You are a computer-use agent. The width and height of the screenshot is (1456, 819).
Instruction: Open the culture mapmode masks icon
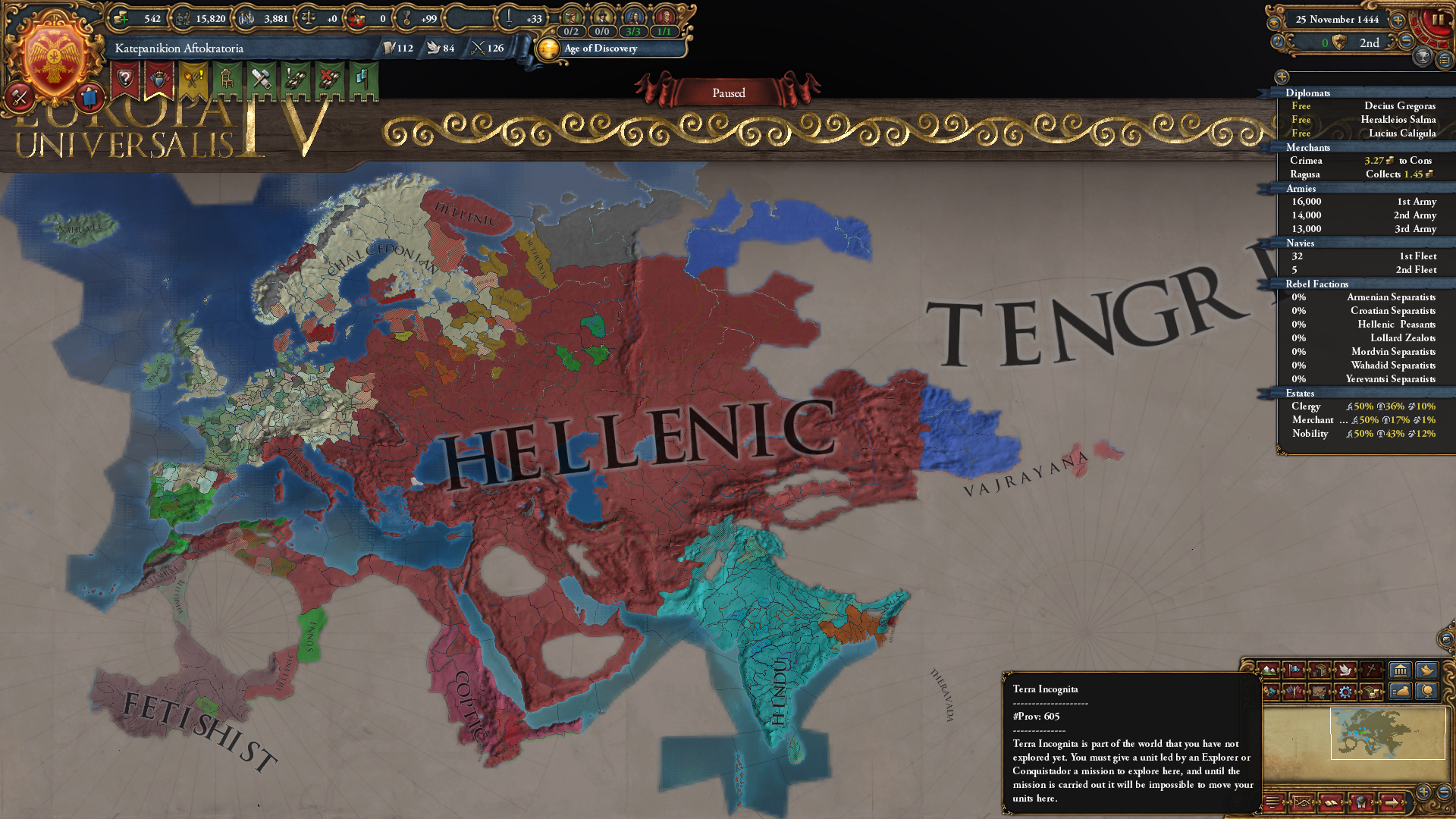pos(1269,693)
